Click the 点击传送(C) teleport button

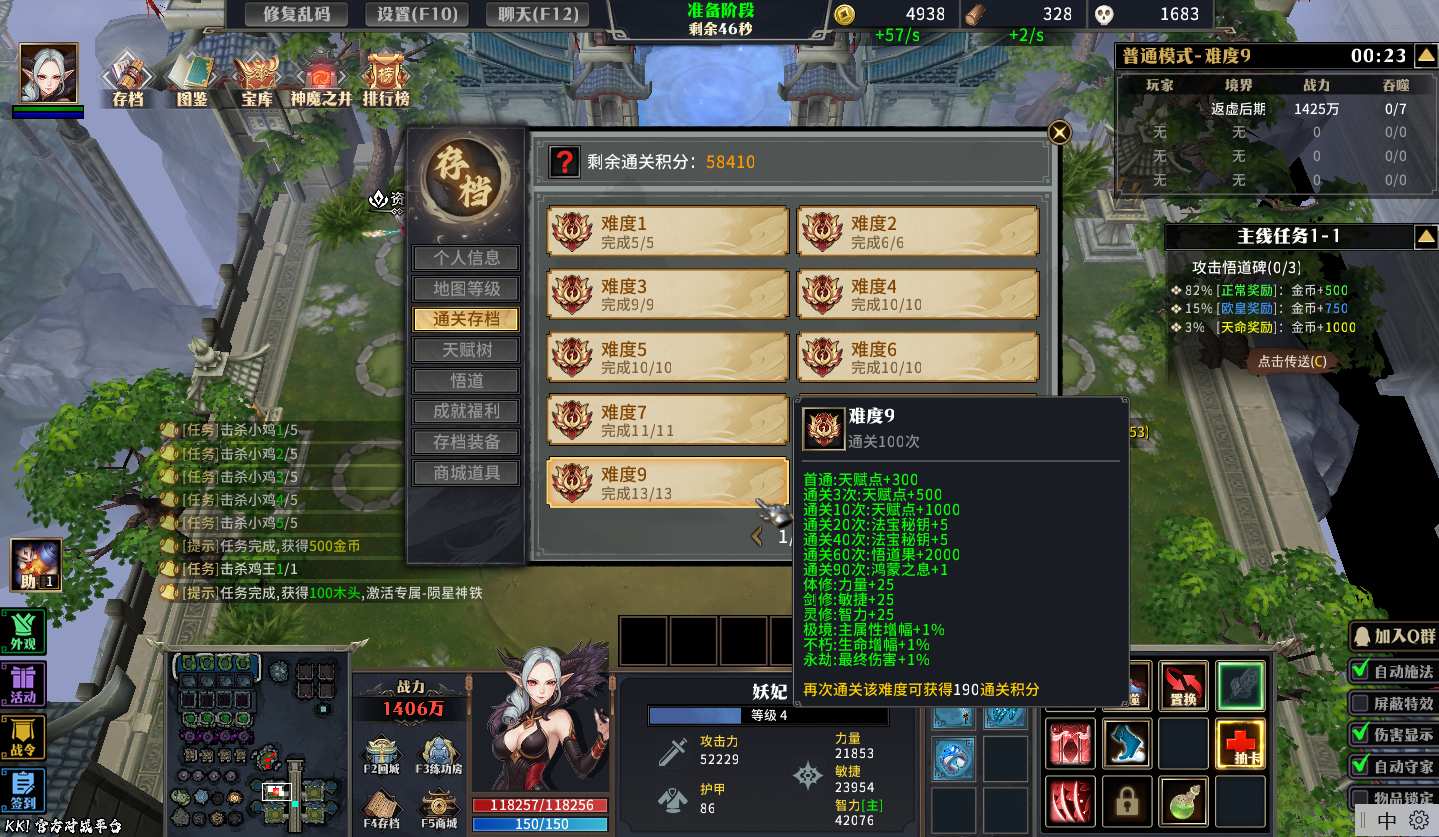(x=1292, y=361)
